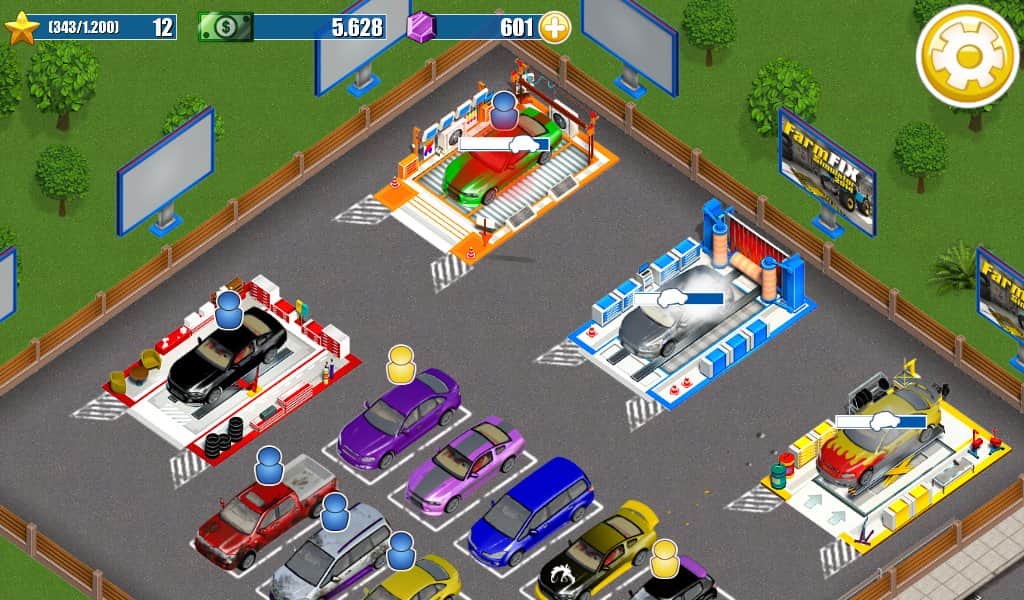
Task: Click the plus button to add gems
Action: (555, 27)
